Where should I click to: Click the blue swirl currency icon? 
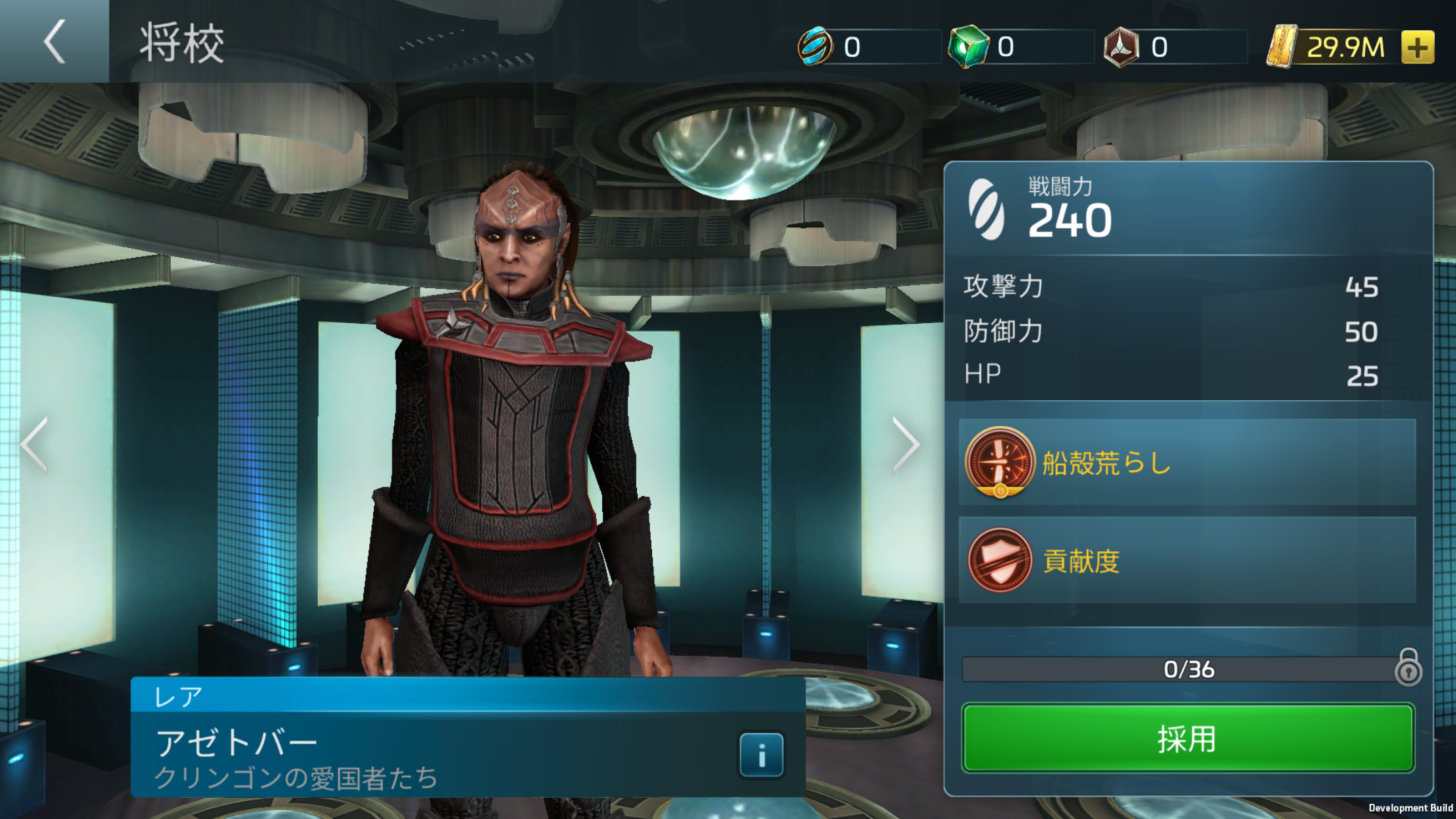point(815,47)
